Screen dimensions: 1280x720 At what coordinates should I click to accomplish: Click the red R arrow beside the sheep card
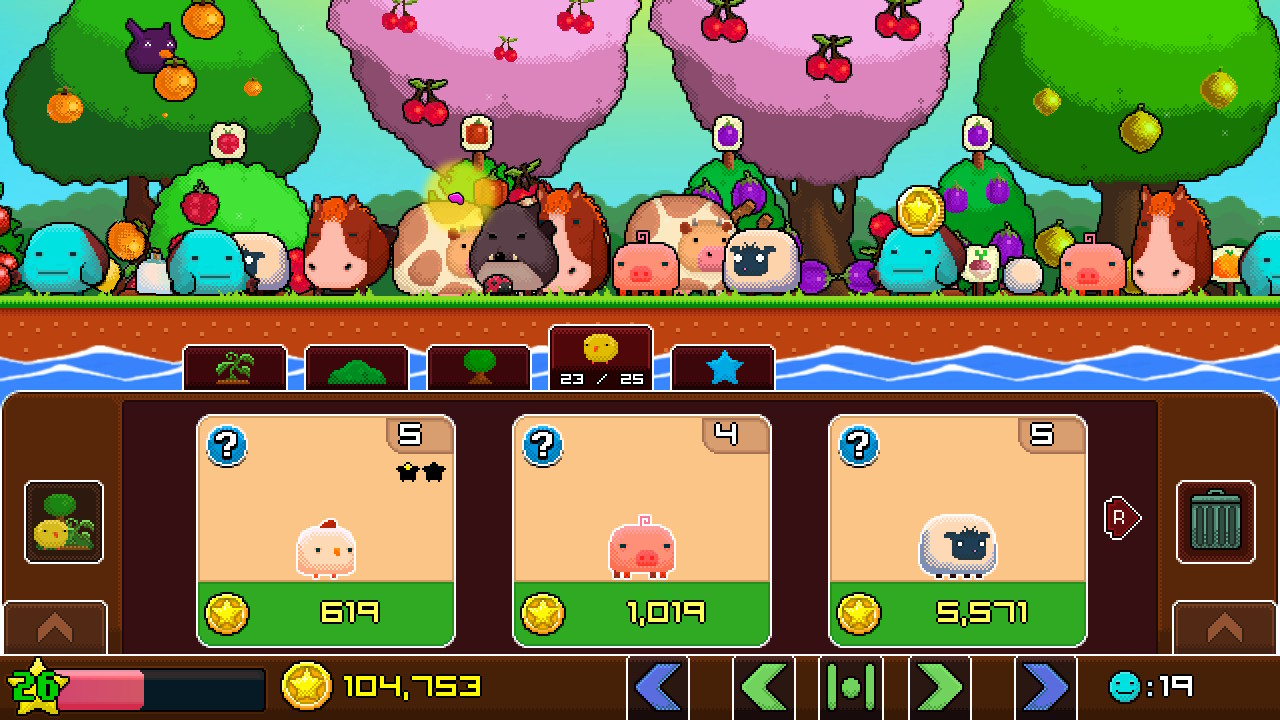point(1119,518)
